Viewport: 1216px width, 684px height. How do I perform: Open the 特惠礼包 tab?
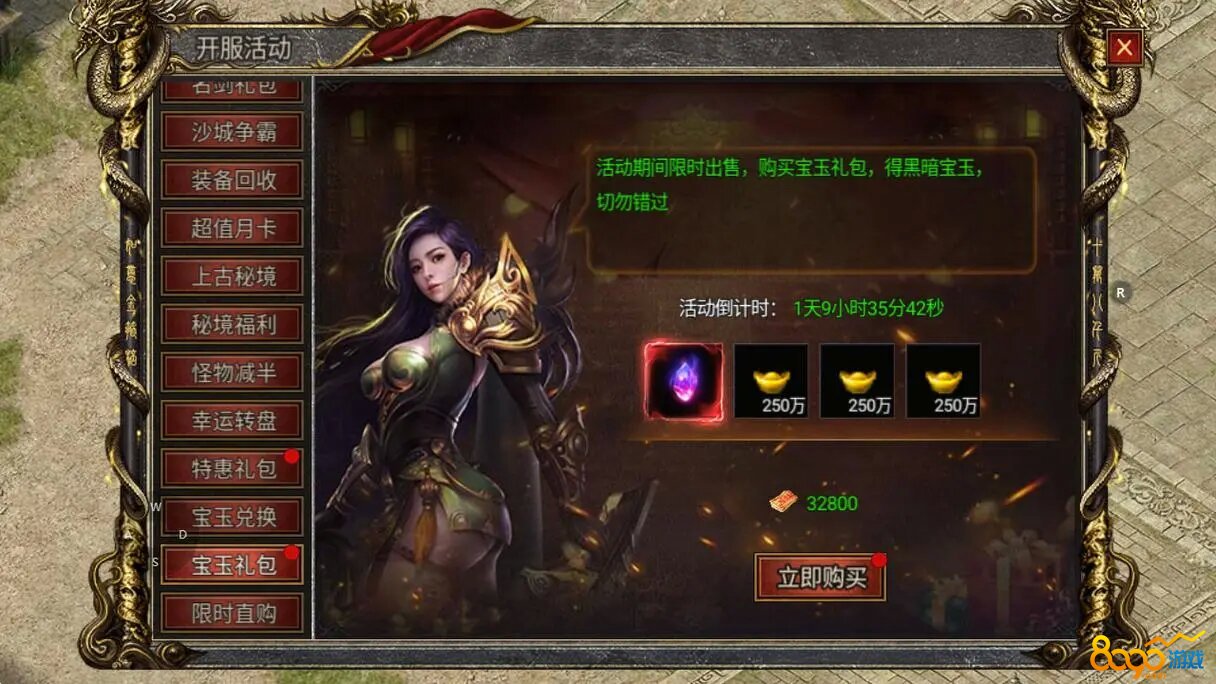pyautogui.click(x=232, y=468)
